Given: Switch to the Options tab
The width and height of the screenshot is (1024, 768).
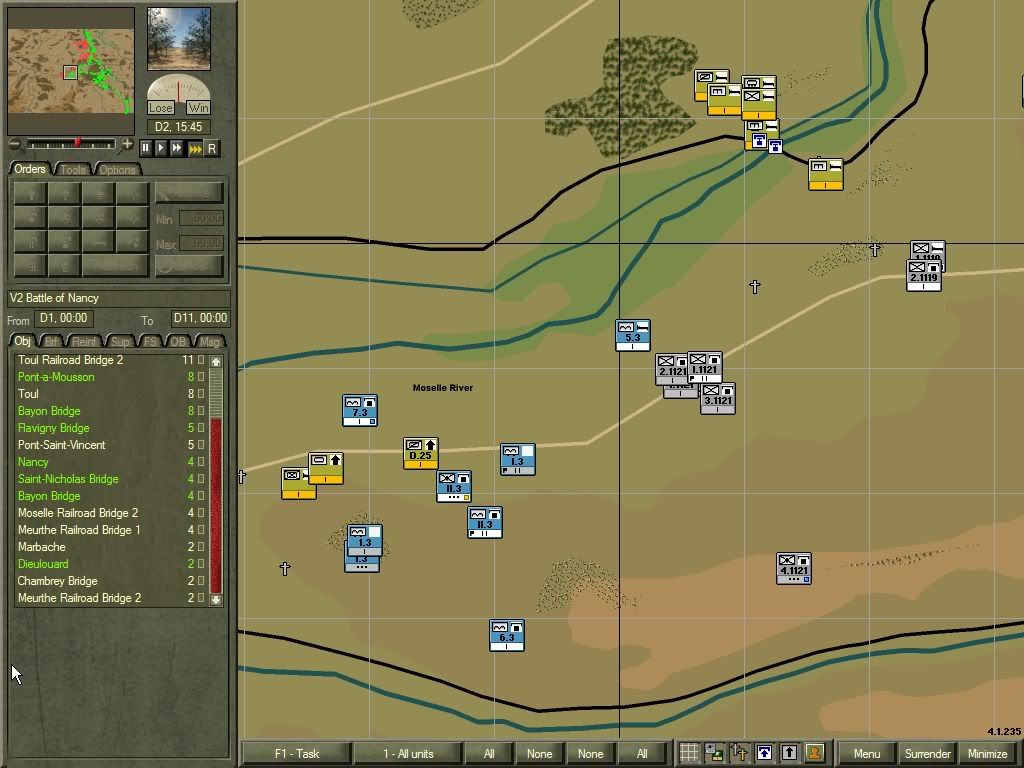Looking at the screenshot, I should [x=117, y=169].
